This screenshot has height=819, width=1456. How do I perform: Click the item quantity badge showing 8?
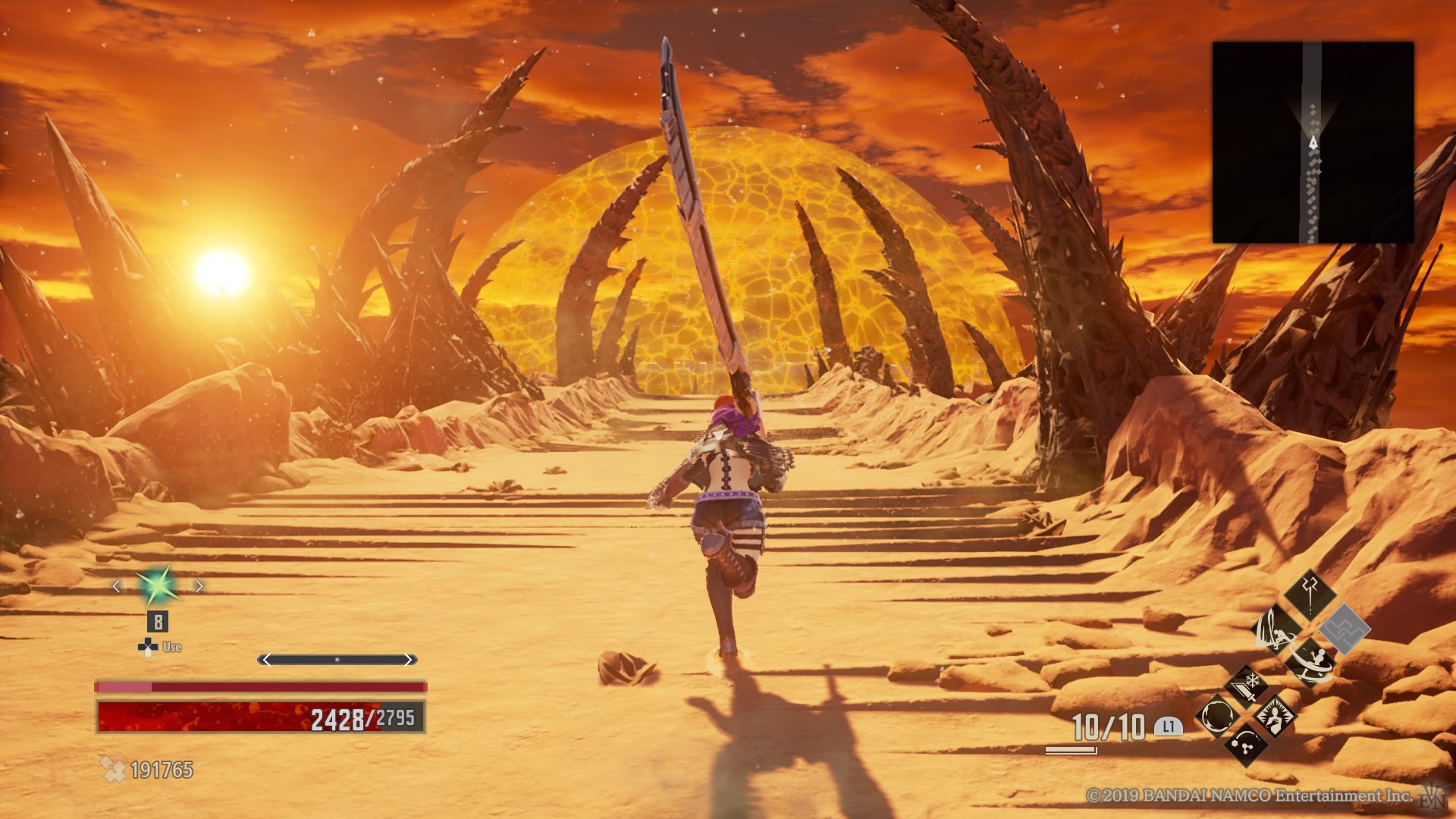point(158,623)
